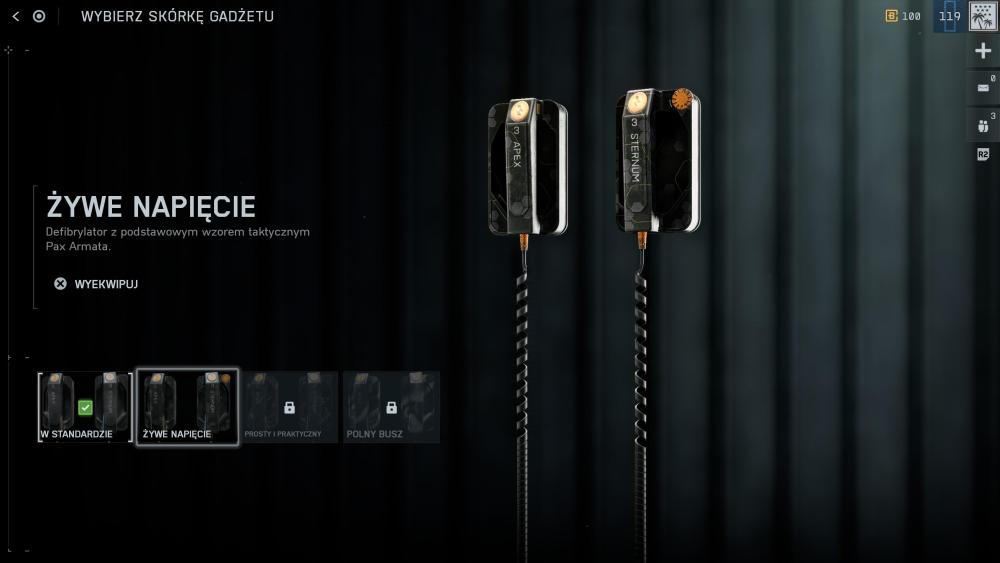1000x563 pixels.
Task: Click the plus button in the side panel
Action: (983, 51)
